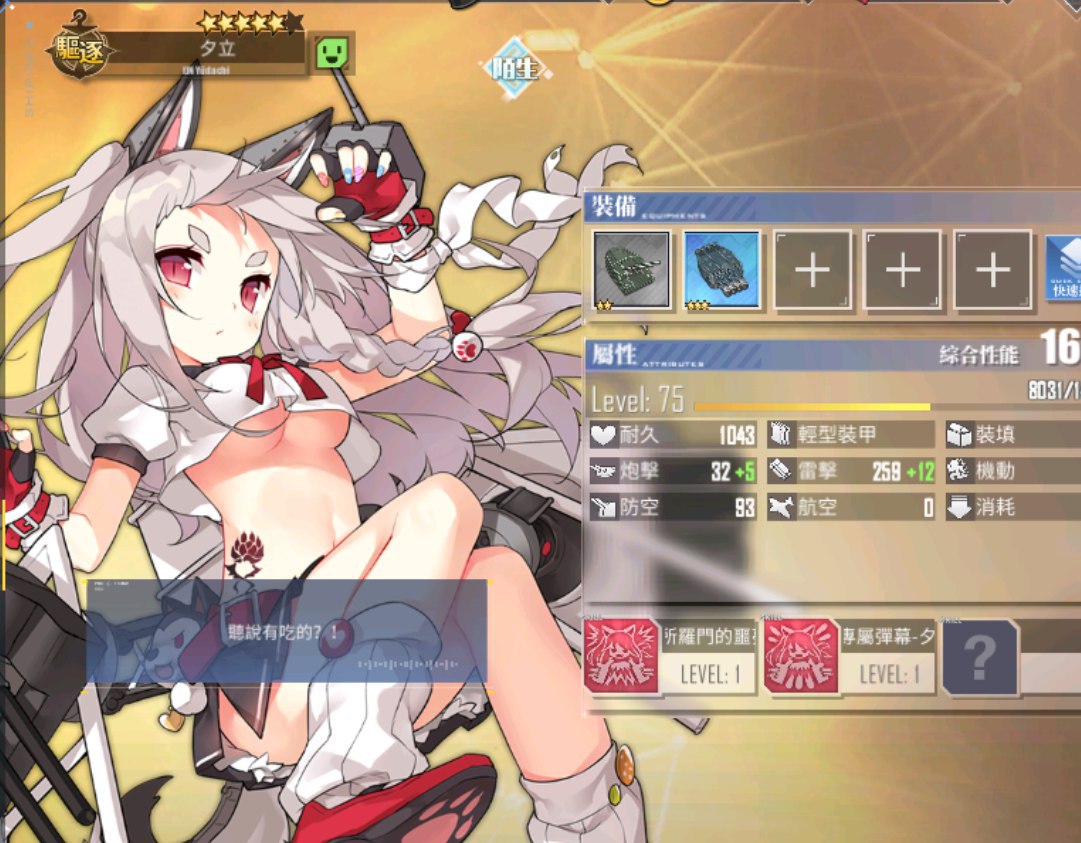Screen dimensions: 1081x843
Task: Select the equipped blue torpedo launcher slot
Action: 722,269
